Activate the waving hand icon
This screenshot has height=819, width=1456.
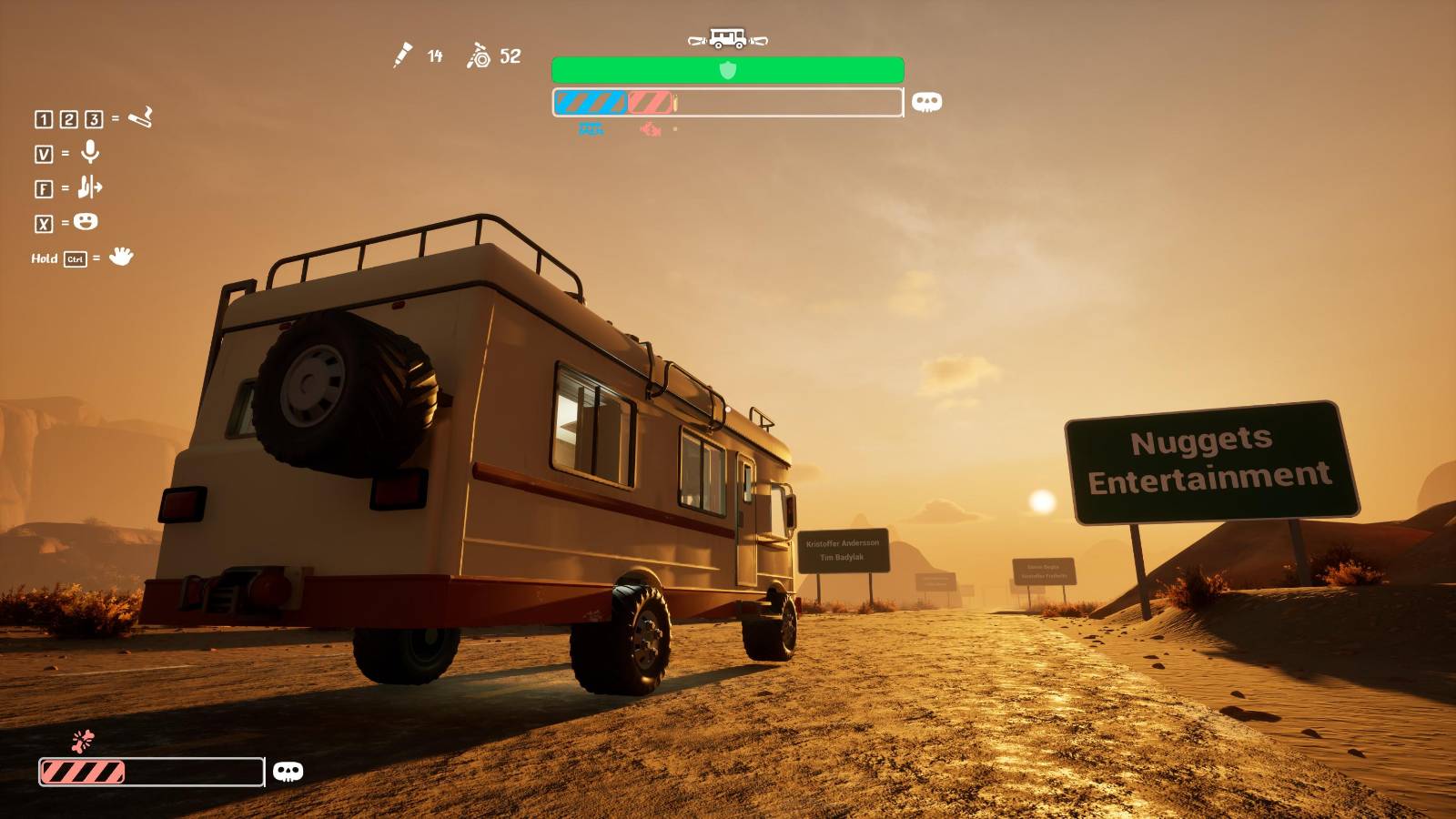(x=121, y=257)
